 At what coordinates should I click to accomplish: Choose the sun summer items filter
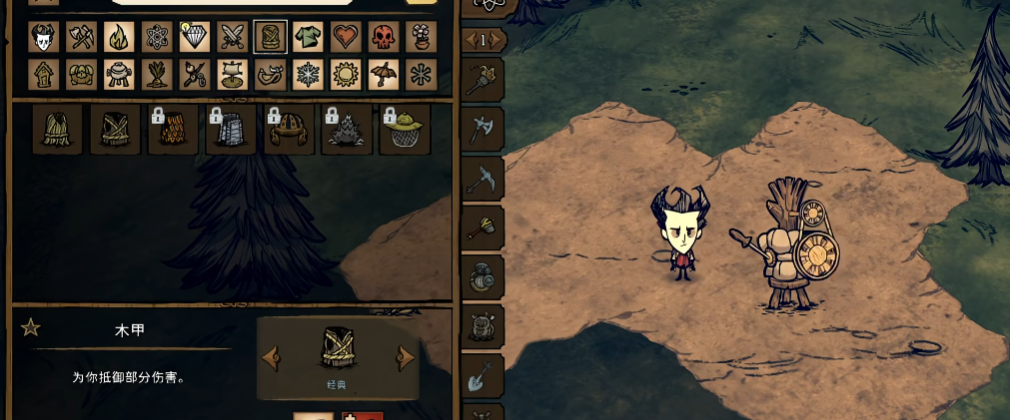tap(346, 75)
